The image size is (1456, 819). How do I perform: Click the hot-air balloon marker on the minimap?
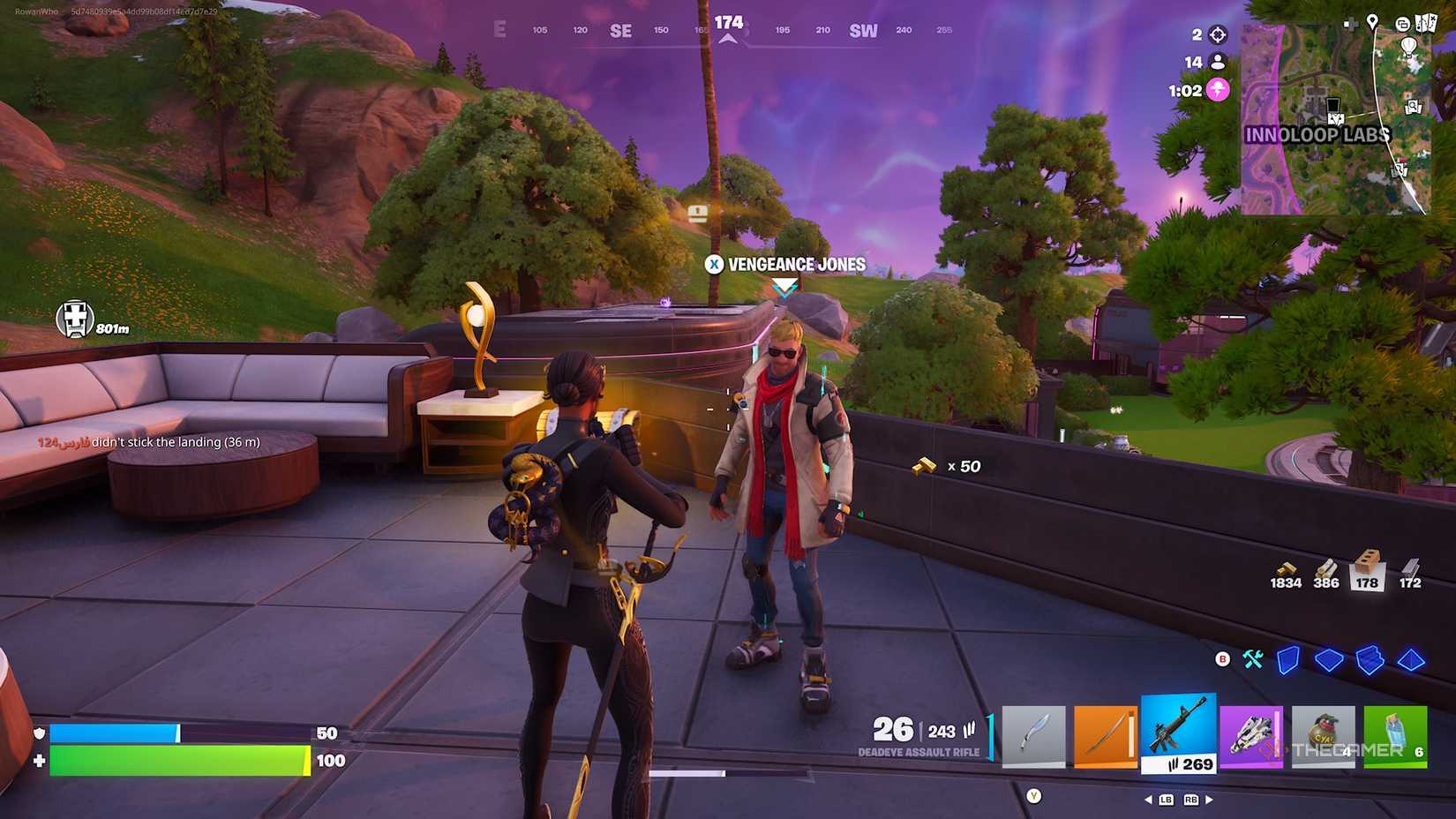click(x=1409, y=47)
